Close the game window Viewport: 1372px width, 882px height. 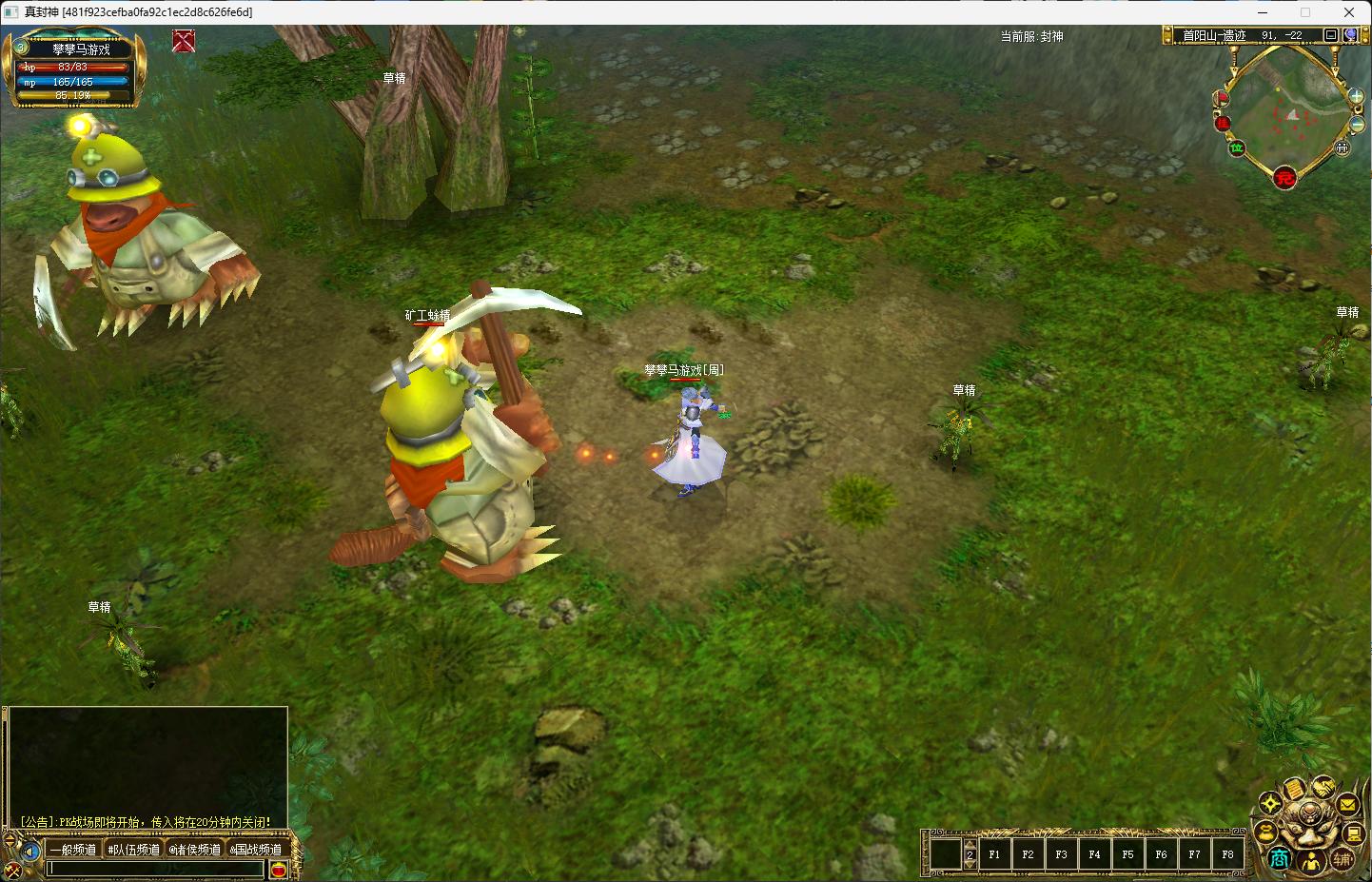coord(1349,12)
